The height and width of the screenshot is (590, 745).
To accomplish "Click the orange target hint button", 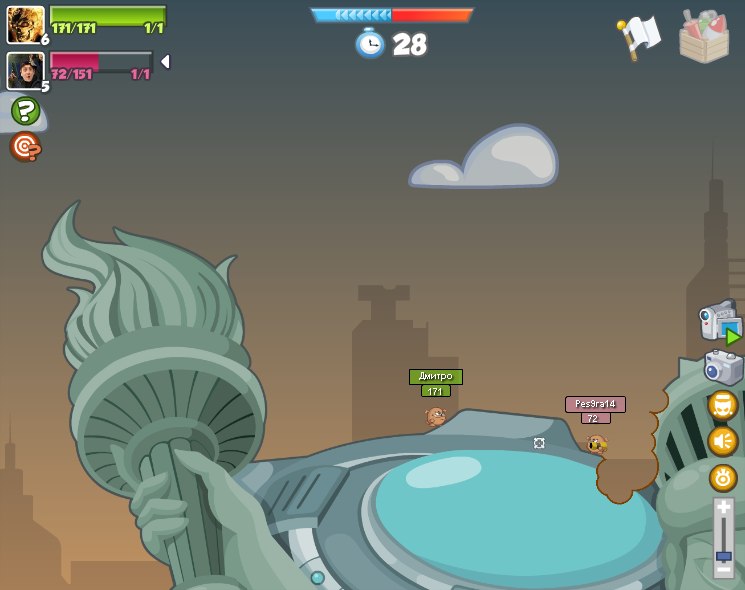I will tap(25, 147).
